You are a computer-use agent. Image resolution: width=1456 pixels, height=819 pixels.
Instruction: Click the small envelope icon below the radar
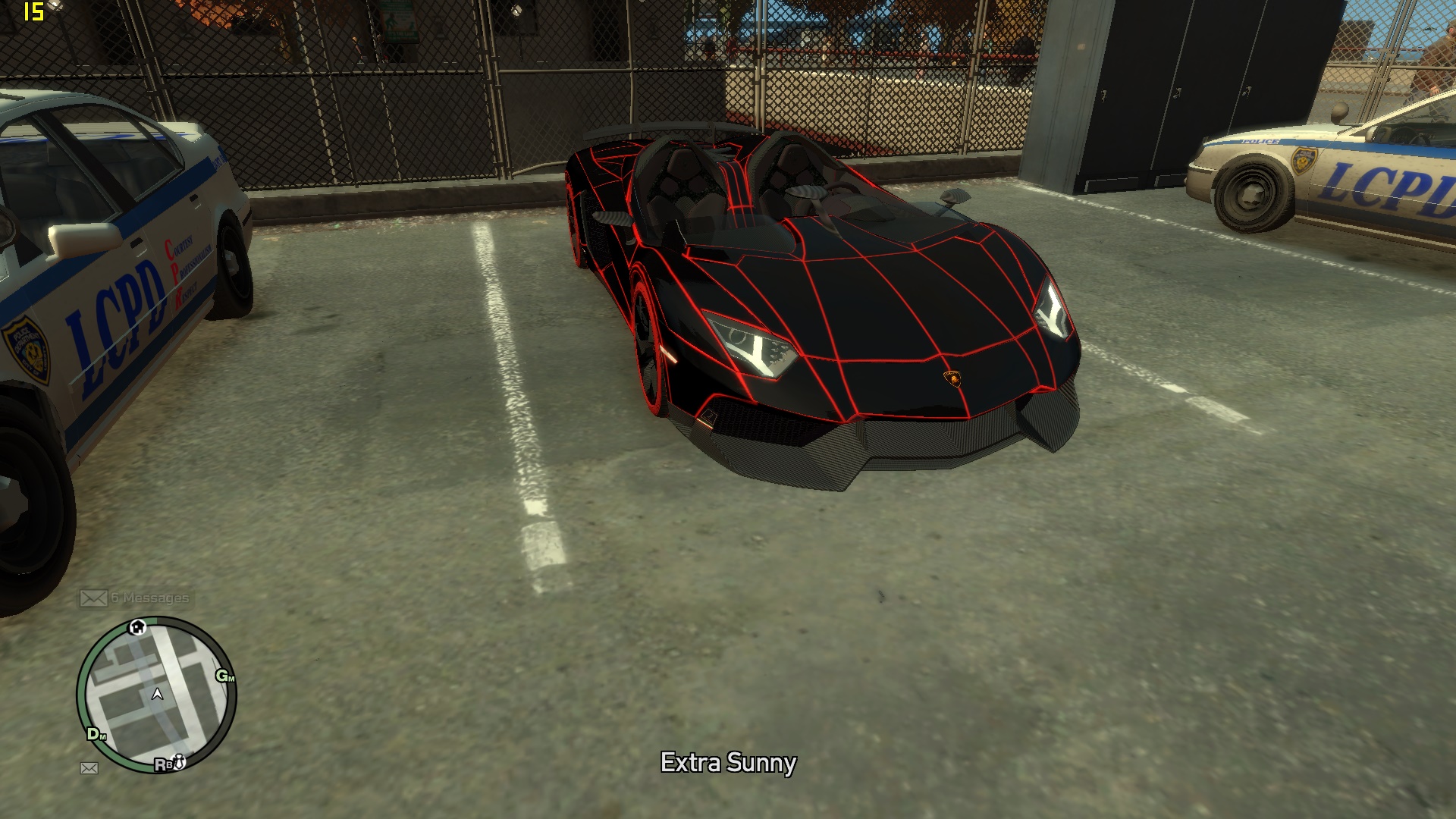click(x=89, y=768)
